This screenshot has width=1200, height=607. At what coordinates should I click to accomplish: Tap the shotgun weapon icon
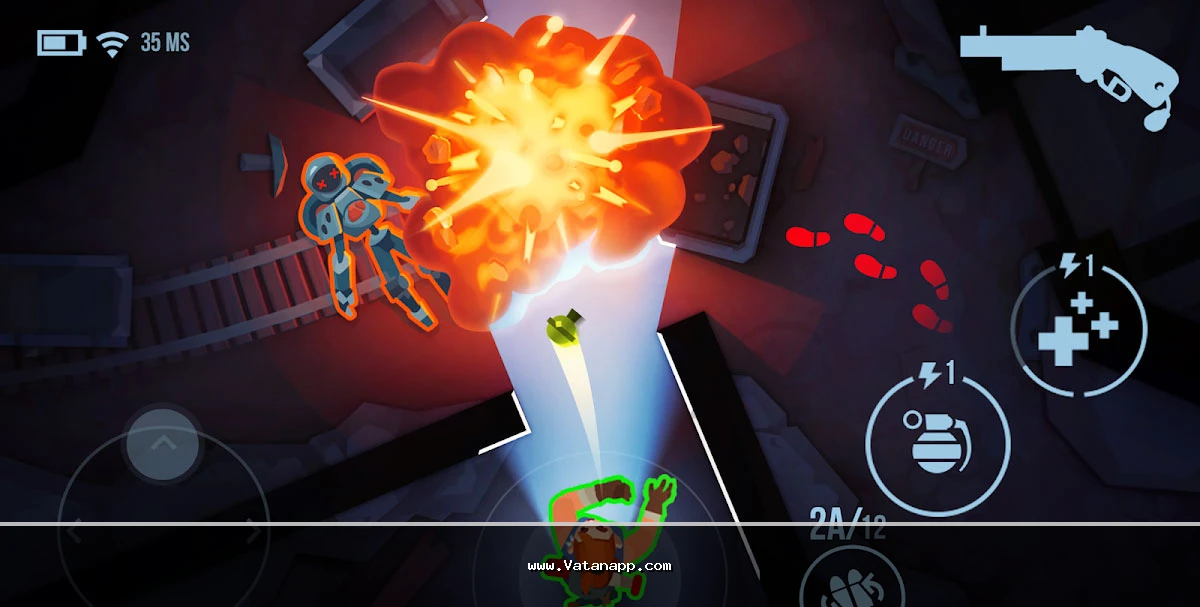point(1068,68)
